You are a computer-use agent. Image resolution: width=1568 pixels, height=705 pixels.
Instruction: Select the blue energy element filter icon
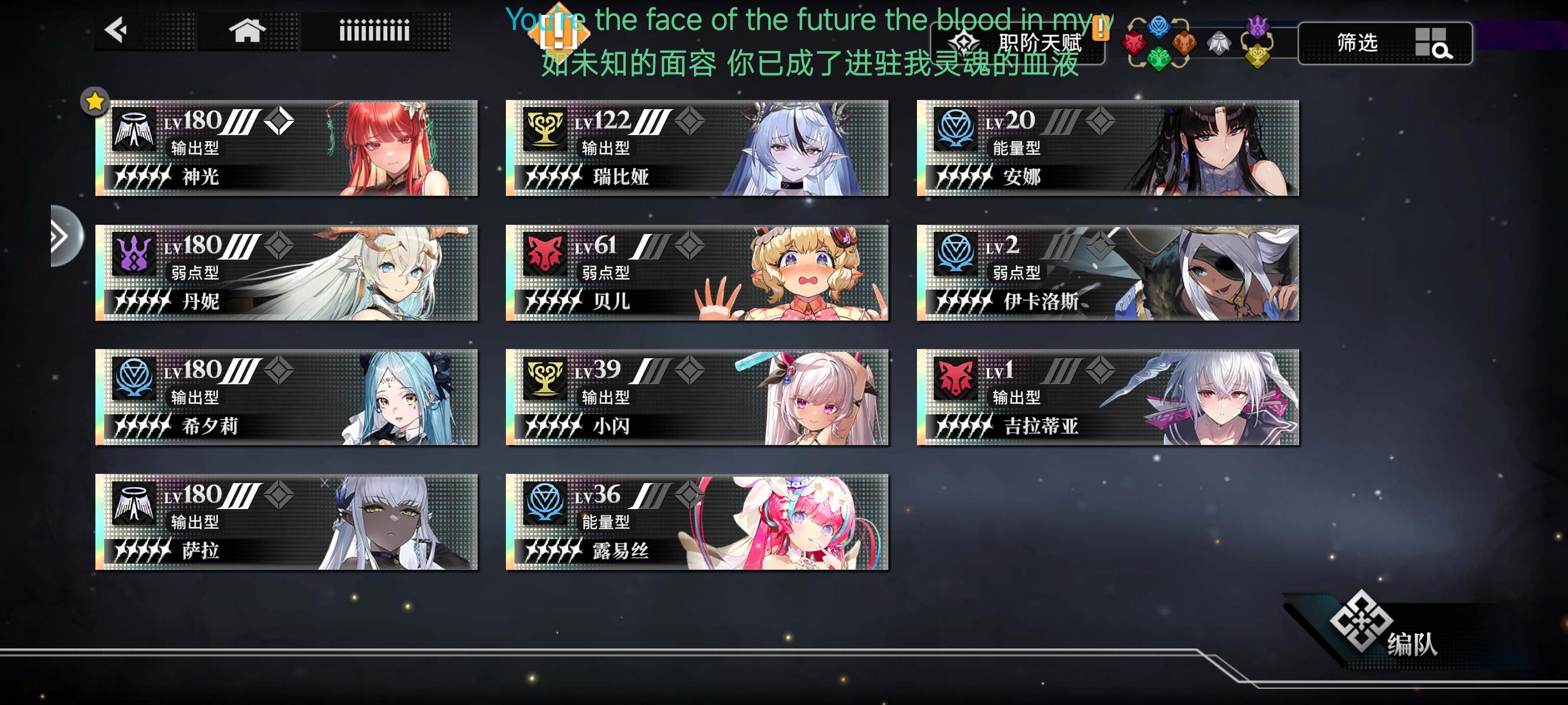click(1158, 28)
